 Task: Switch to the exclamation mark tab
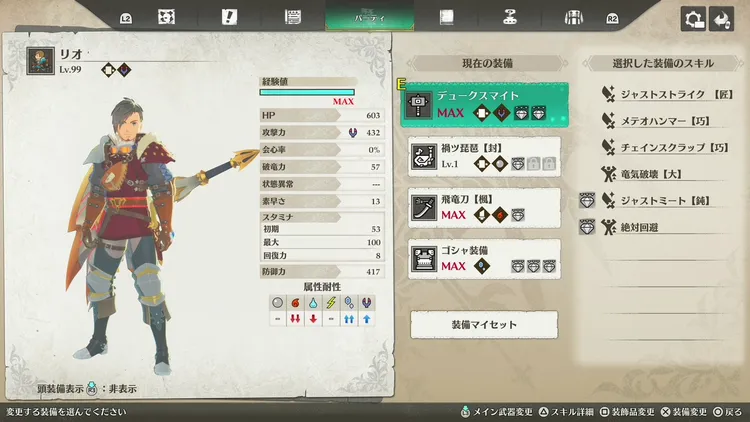pyautogui.click(x=229, y=17)
